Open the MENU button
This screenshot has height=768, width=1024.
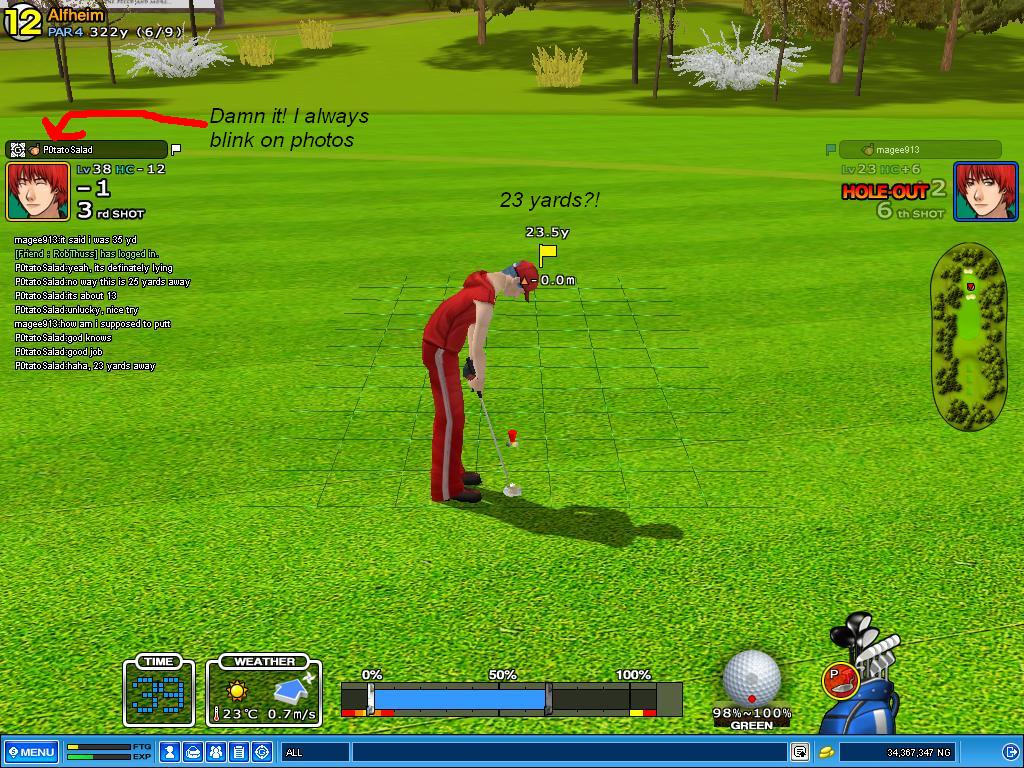tap(31, 752)
